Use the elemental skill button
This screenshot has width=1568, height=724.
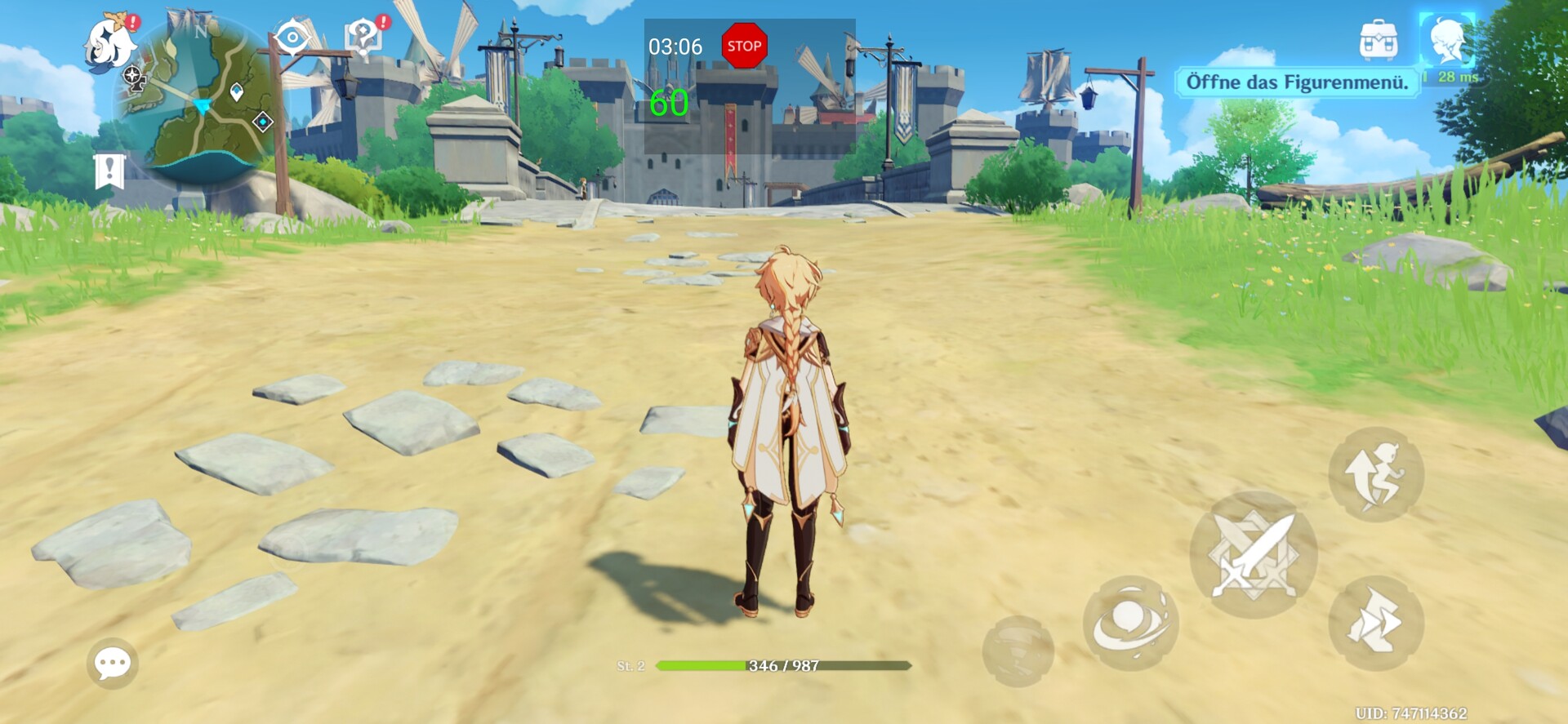coord(1130,624)
